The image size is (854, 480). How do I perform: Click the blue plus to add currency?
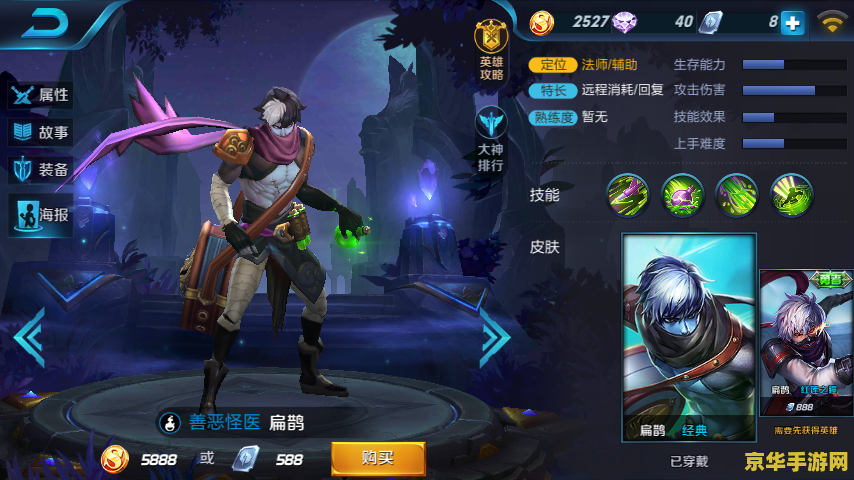792,22
